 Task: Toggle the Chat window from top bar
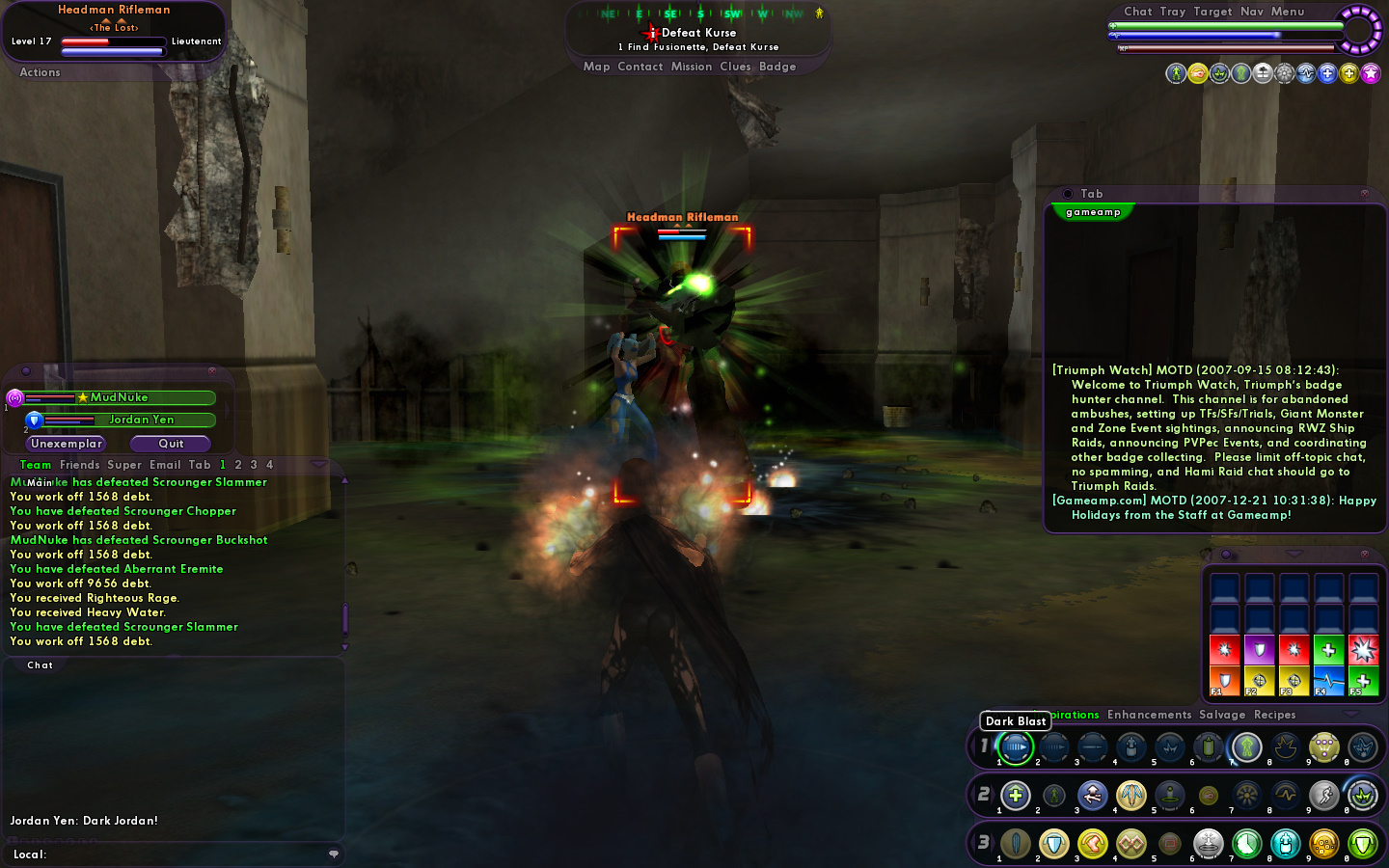tap(1137, 12)
